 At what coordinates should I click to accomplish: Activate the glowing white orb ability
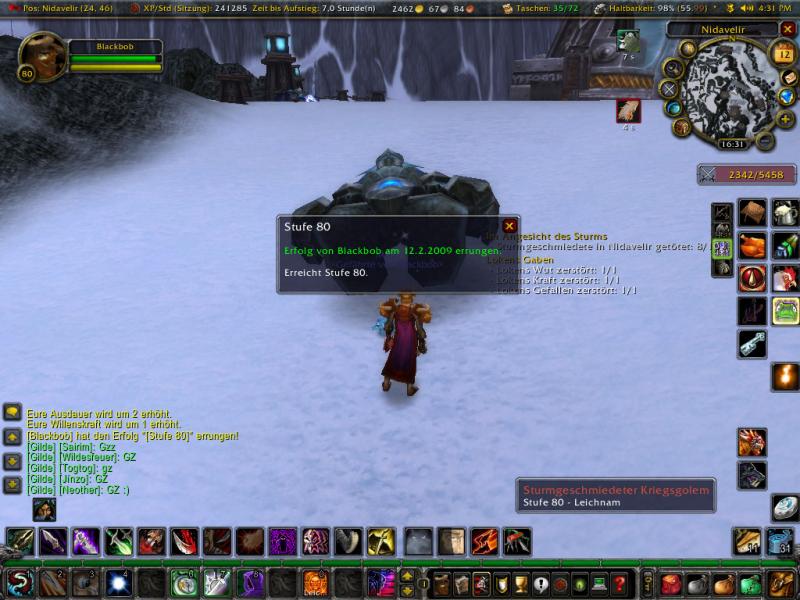[x=119, y=582]
